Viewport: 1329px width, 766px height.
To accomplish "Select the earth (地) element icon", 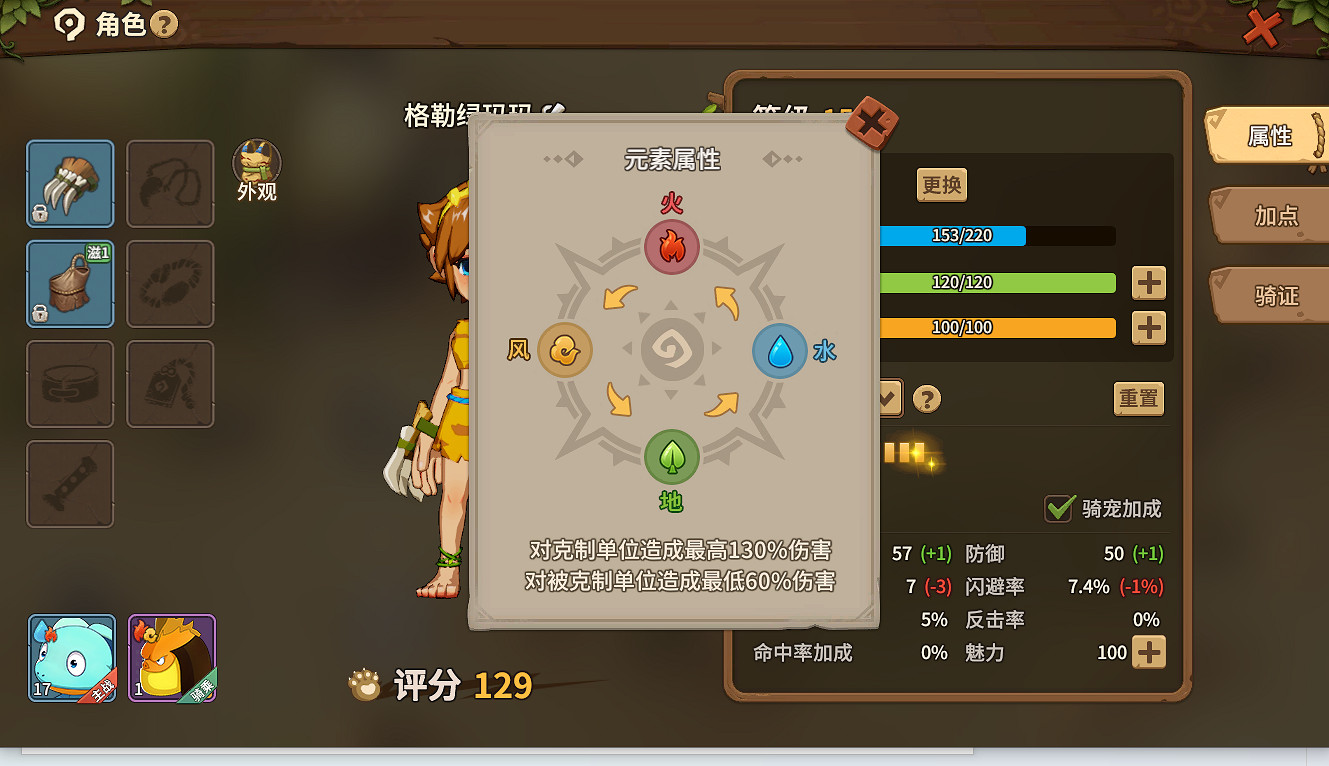I will point(672,457).
